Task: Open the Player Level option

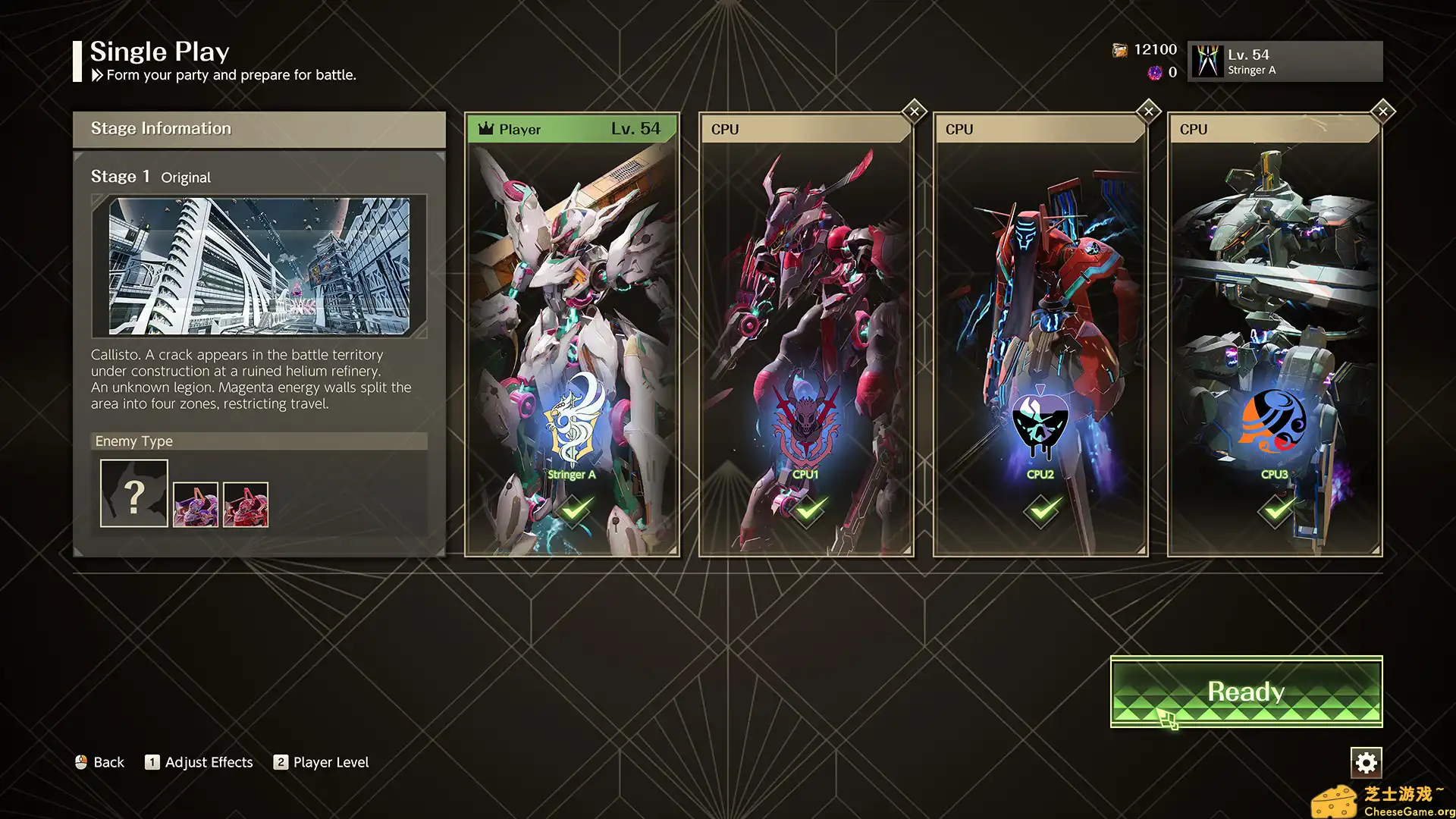Action: (x=322, y=762)
